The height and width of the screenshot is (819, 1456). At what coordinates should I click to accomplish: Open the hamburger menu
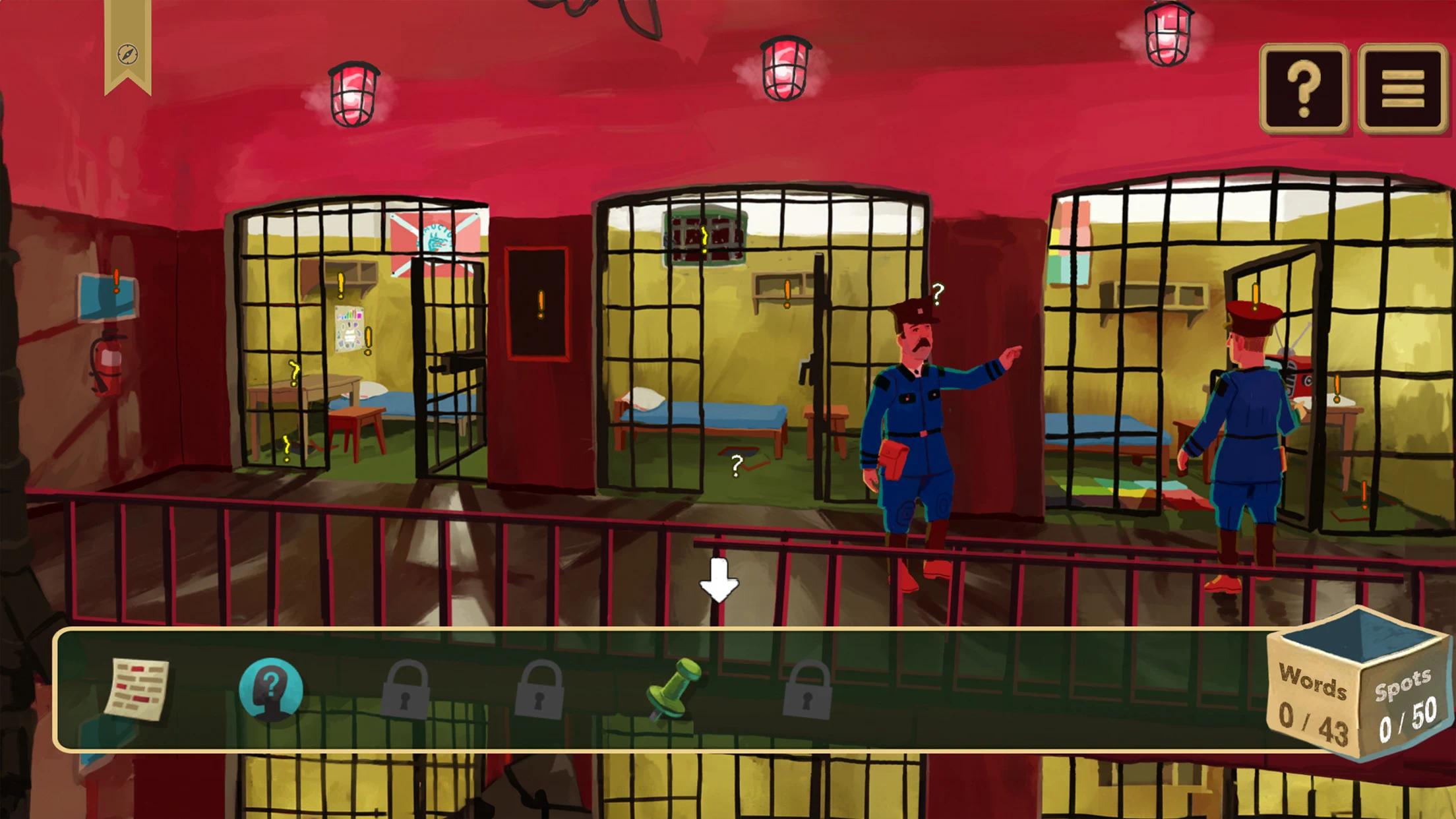[1403, 88]
